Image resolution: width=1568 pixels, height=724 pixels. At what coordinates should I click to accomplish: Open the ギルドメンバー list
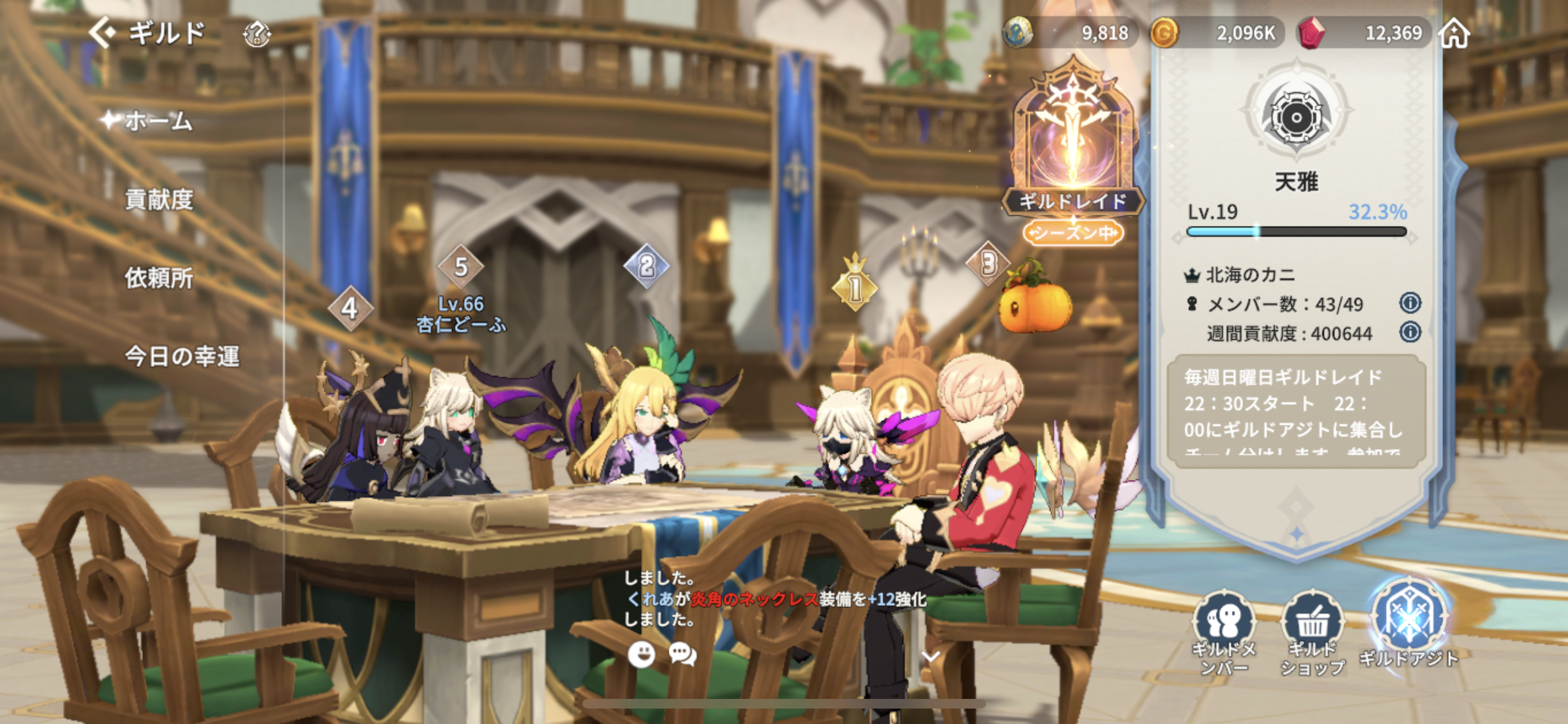coord(1224,632)
